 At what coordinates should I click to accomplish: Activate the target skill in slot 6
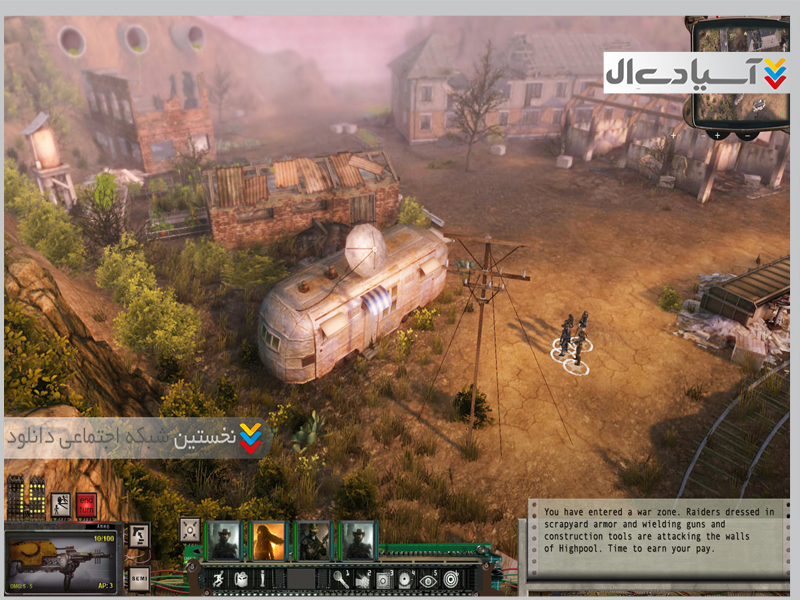pos(451,578)
